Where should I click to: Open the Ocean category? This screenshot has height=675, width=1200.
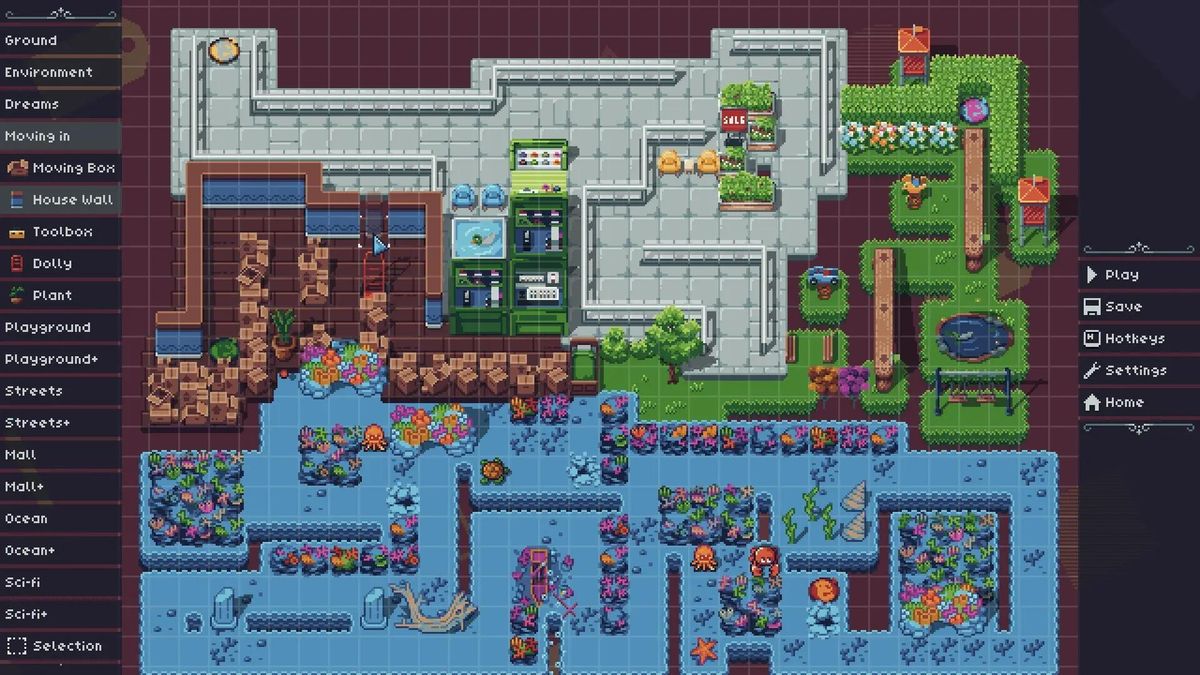[x=26, y=519]
